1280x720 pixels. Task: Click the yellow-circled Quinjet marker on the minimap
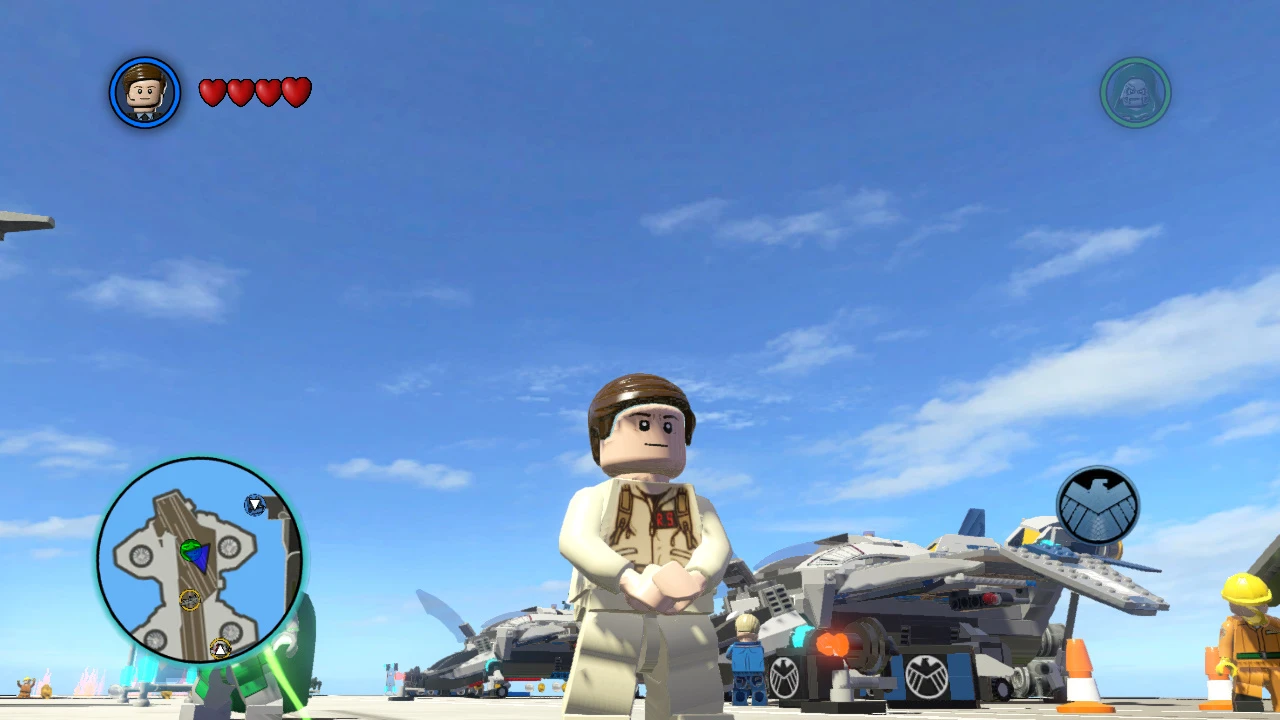point(189,600)
